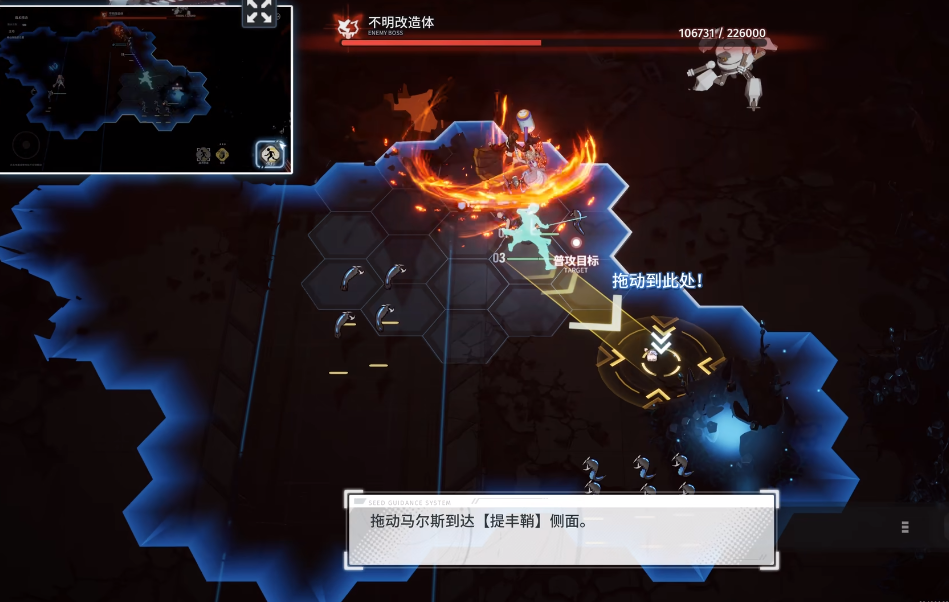Open the three-bar menu icon

point(904,527)
